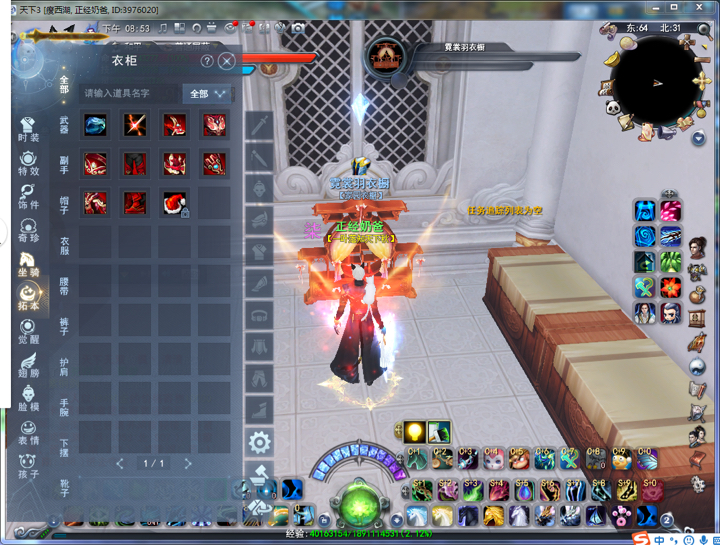Go to the next wardrobe page

[188, 464]
